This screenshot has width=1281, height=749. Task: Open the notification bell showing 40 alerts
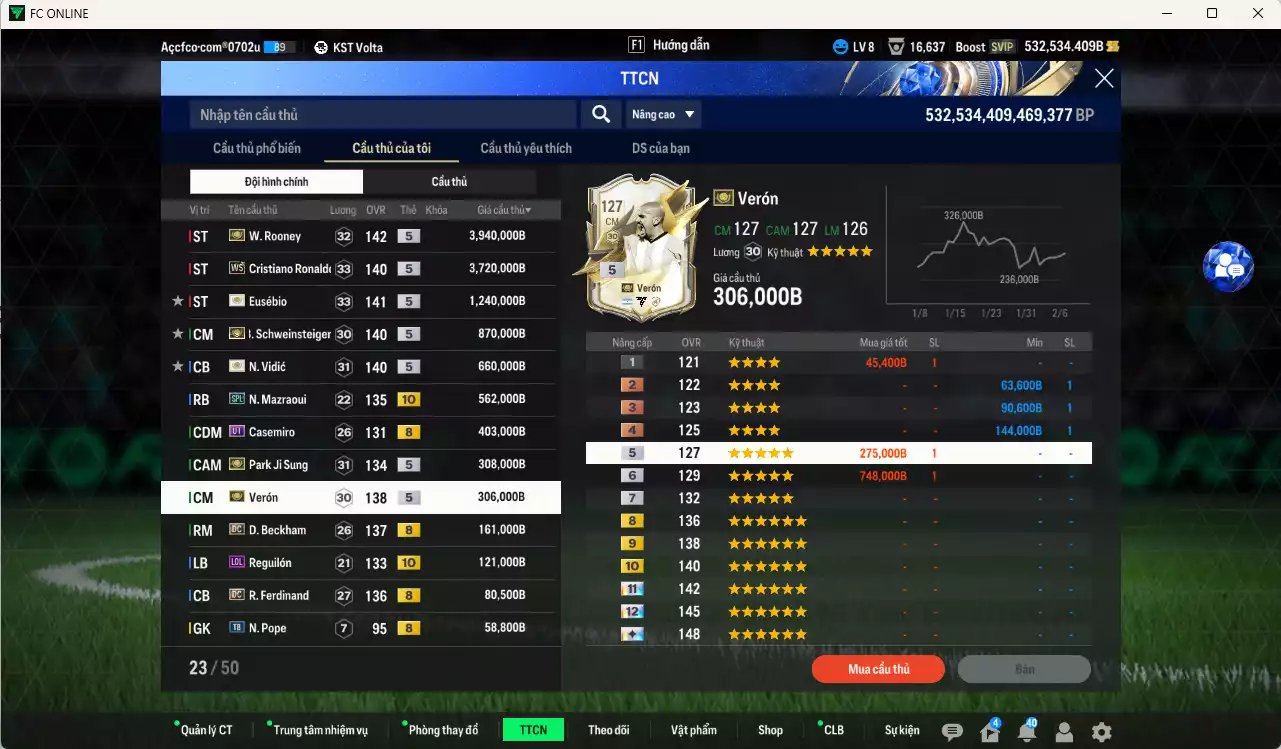[x=1026, y=732]
